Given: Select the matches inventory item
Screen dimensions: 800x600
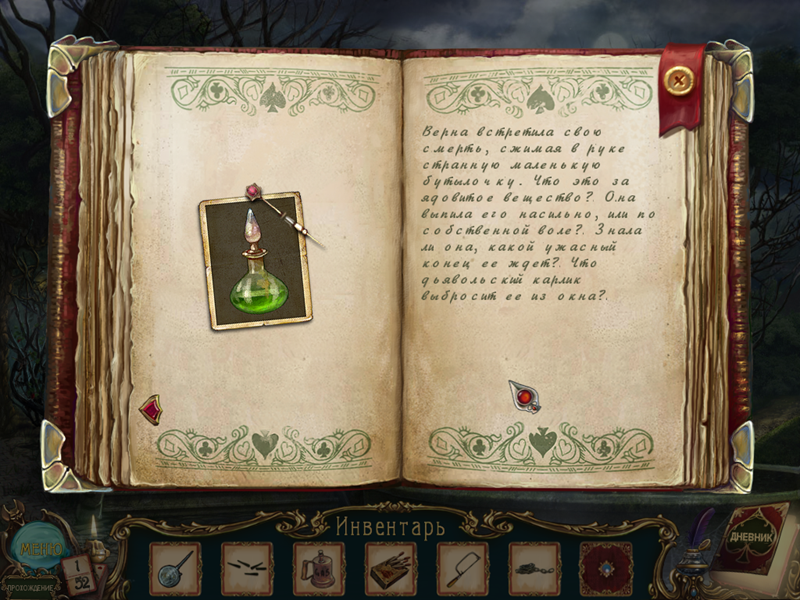Looking at the screenshot, I should (x=246, y=570).
